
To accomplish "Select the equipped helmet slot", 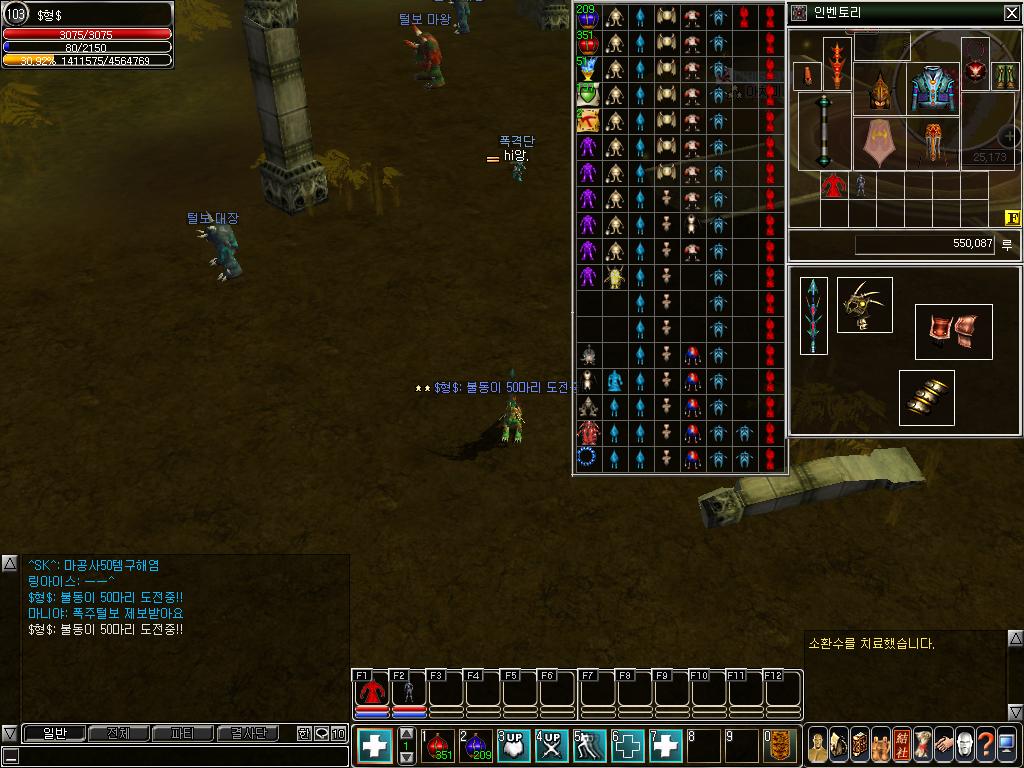I will point(879,92).
